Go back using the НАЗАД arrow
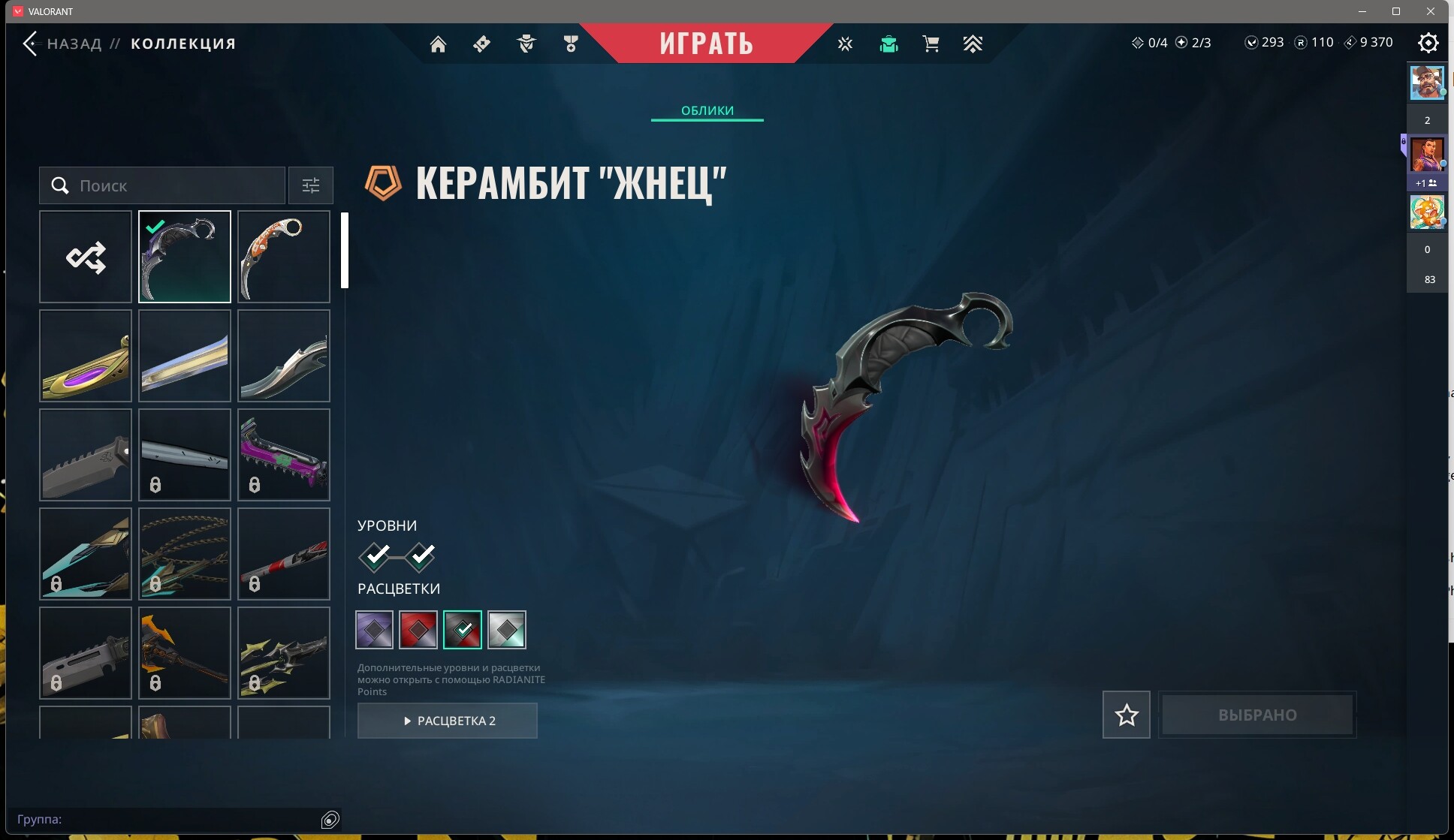This screenshot has height=840, width=1454. click(30, 44)
